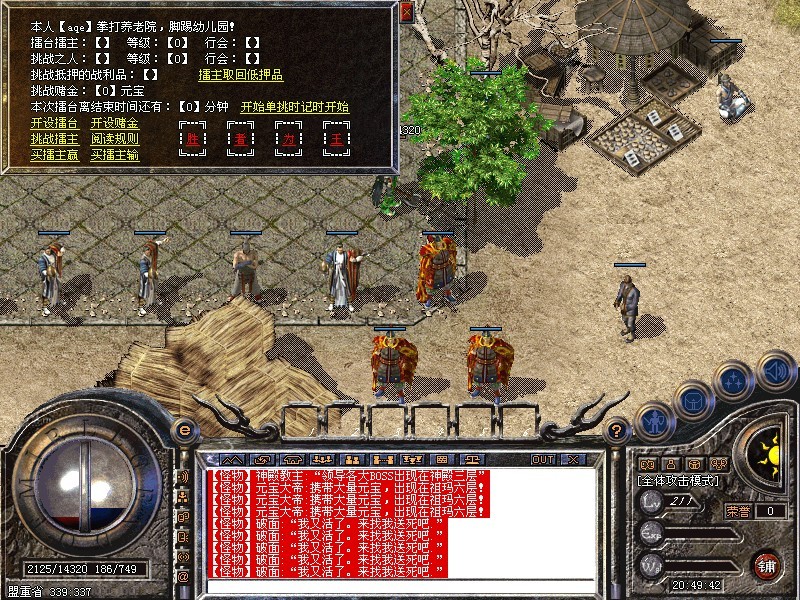Open the round 铺 shop button

[768, 565]
